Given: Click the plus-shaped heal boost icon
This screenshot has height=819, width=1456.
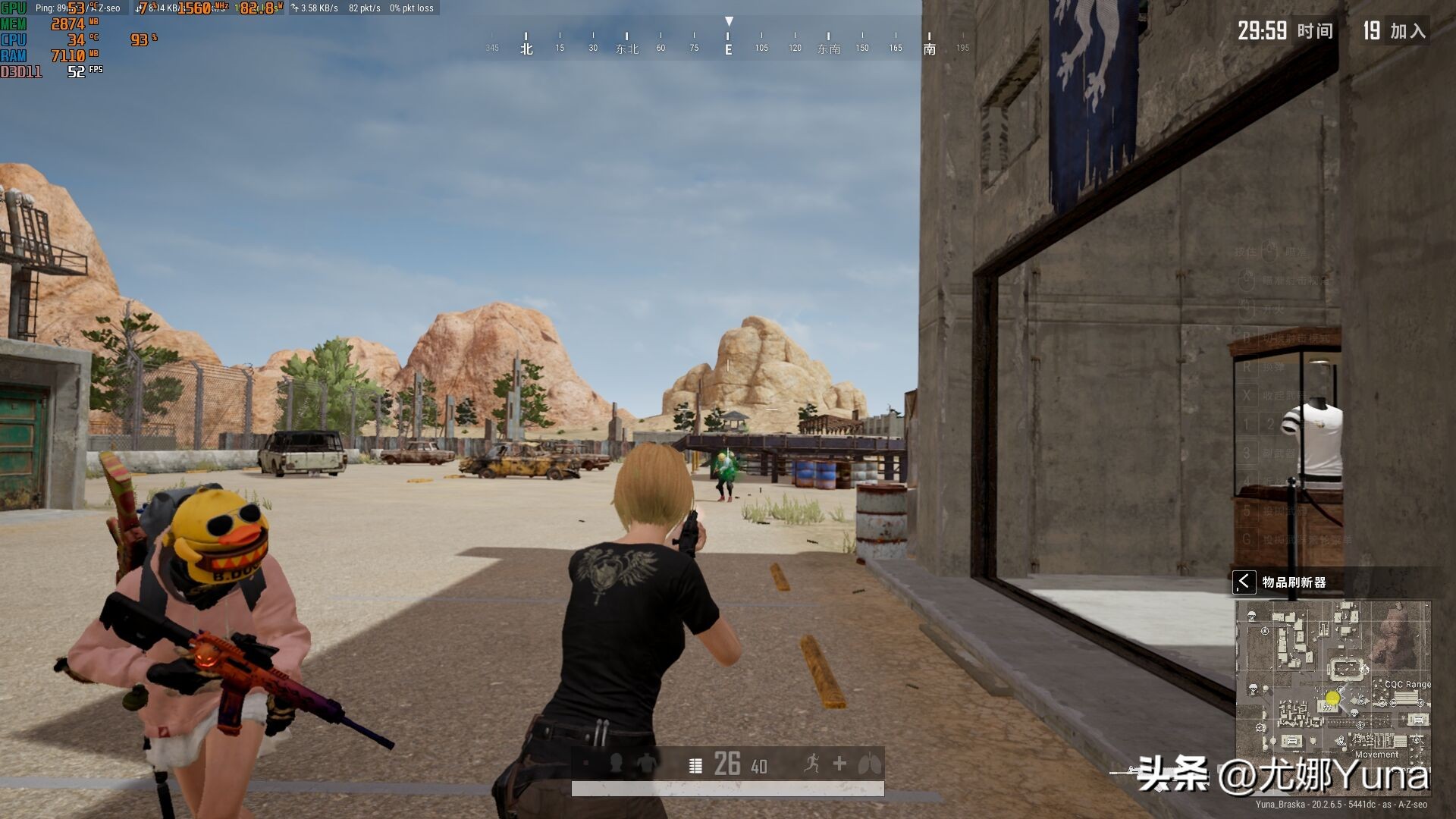Looking at the screenshot, I should pyautogui.click(x=839, y=764).
